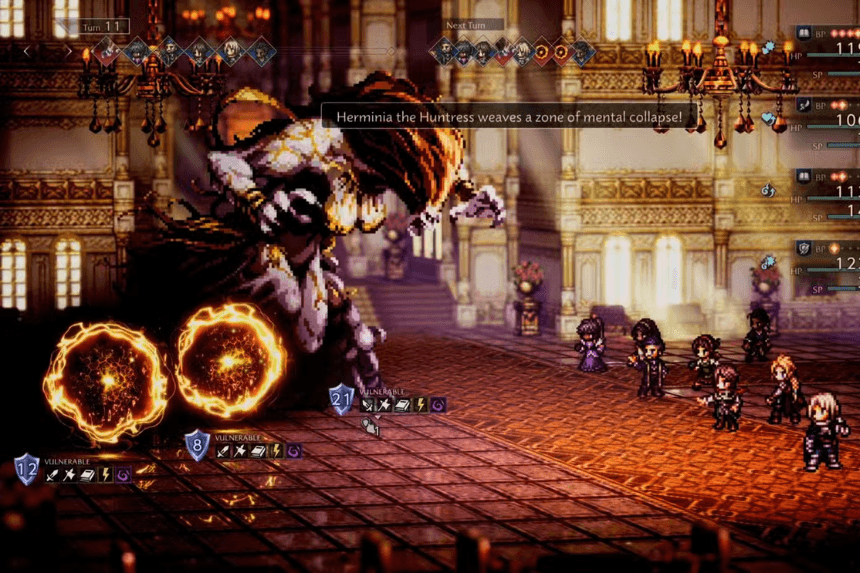Click the right arrow beside the turn order

[x=68, y=50]
